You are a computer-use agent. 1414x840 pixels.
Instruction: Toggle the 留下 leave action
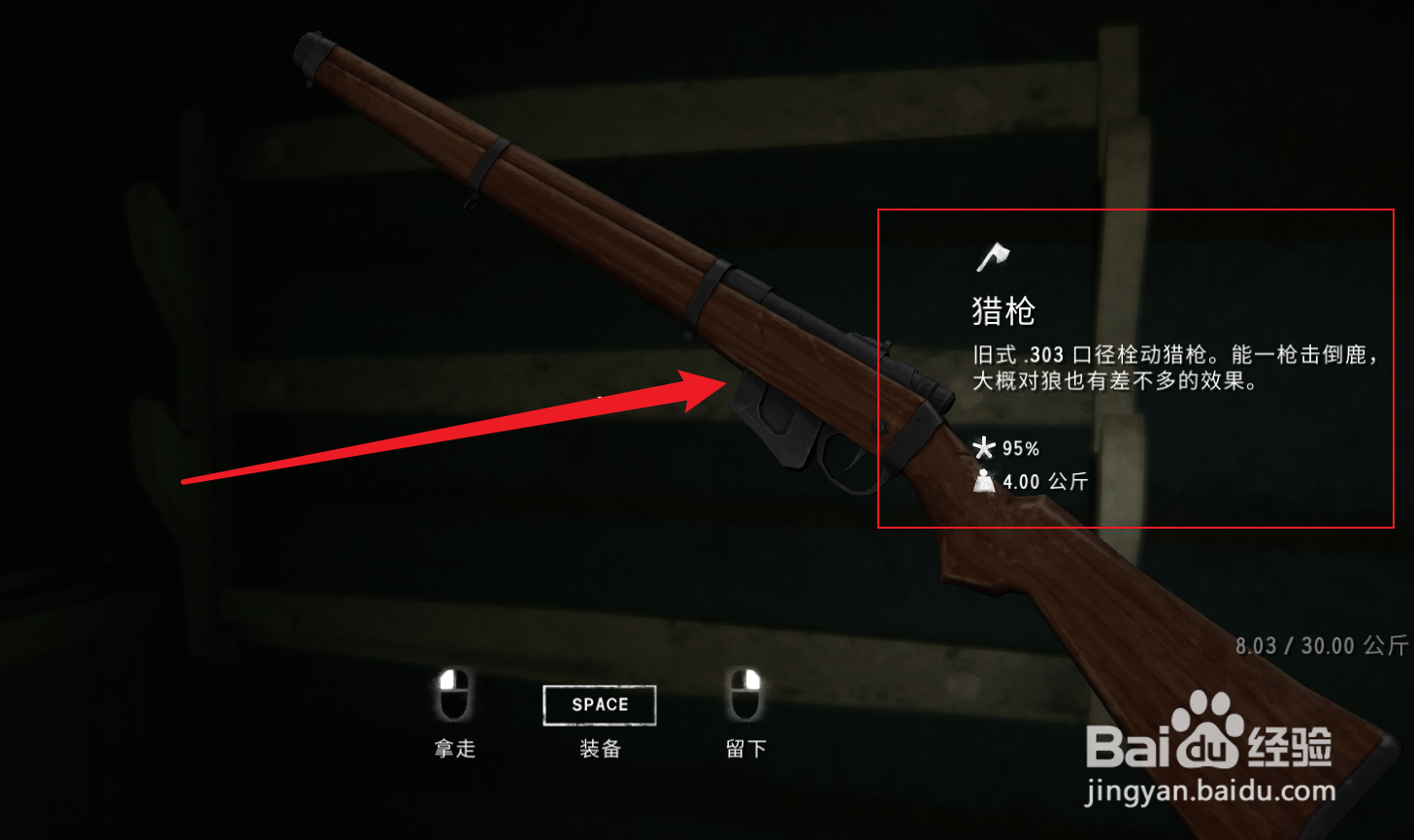point(744,749)
